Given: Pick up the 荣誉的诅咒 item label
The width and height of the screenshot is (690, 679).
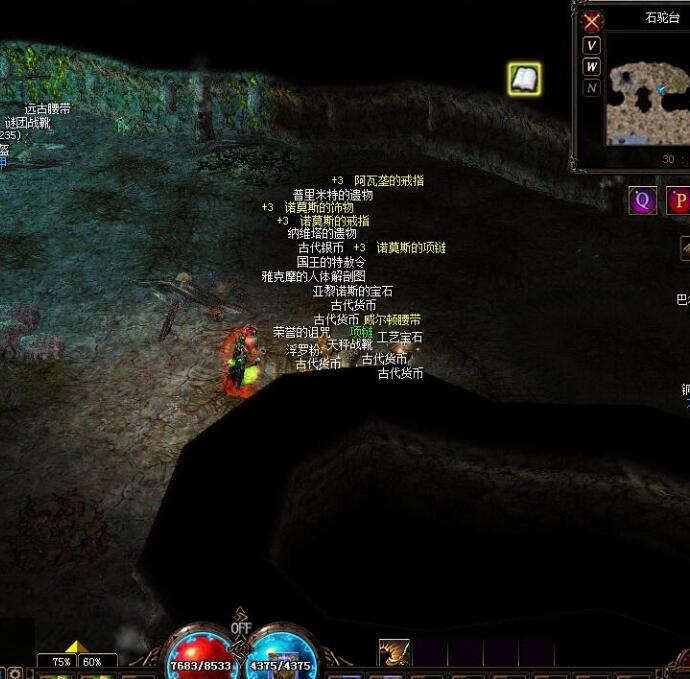Looking at the screenshot, I should pyautogui.click(x=301, y=332).
